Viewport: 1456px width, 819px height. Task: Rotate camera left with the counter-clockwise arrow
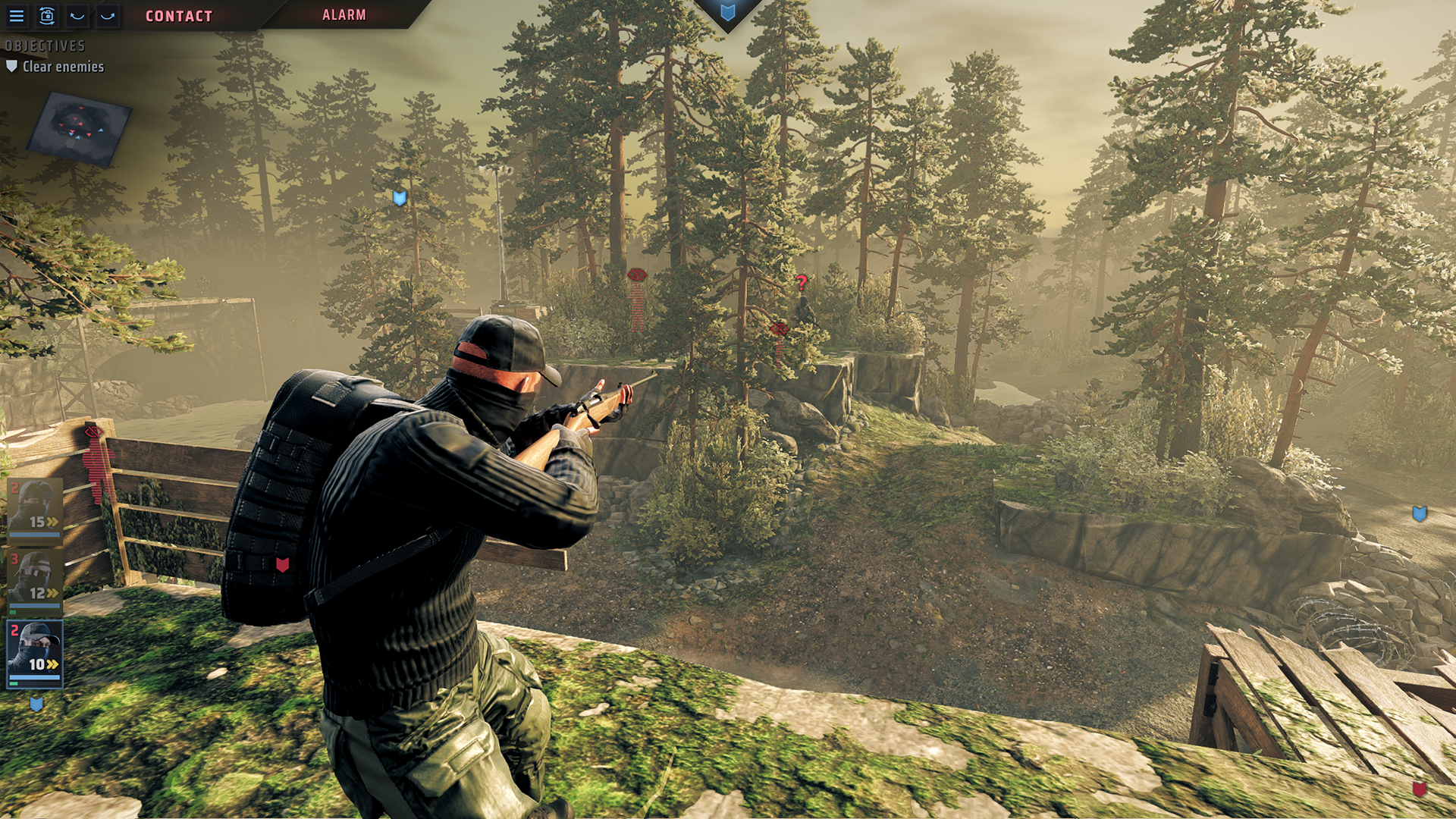[77, 15]
